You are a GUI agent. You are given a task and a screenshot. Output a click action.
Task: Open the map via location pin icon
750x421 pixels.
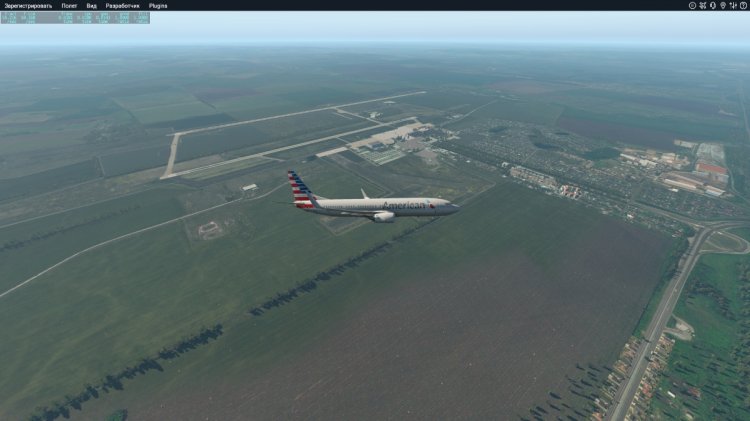pos(723,5)
